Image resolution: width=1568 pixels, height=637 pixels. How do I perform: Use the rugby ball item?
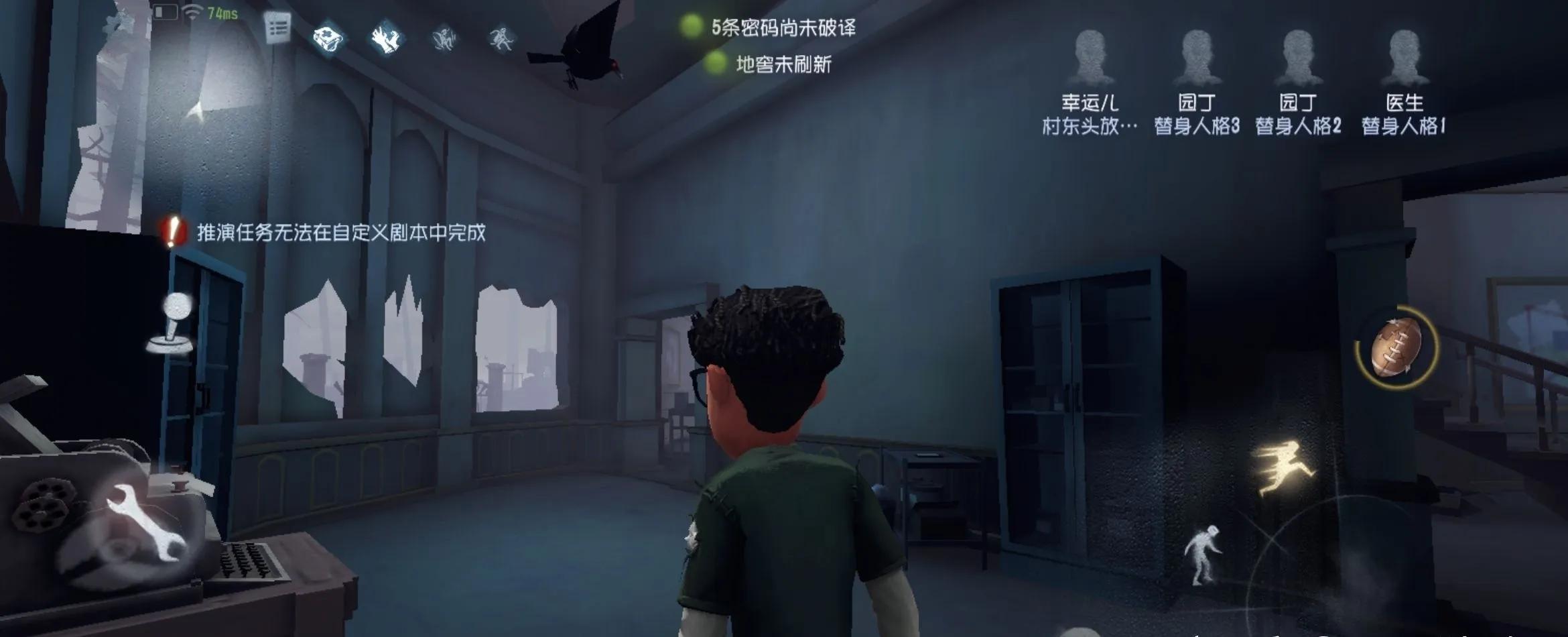(1396, 347)
